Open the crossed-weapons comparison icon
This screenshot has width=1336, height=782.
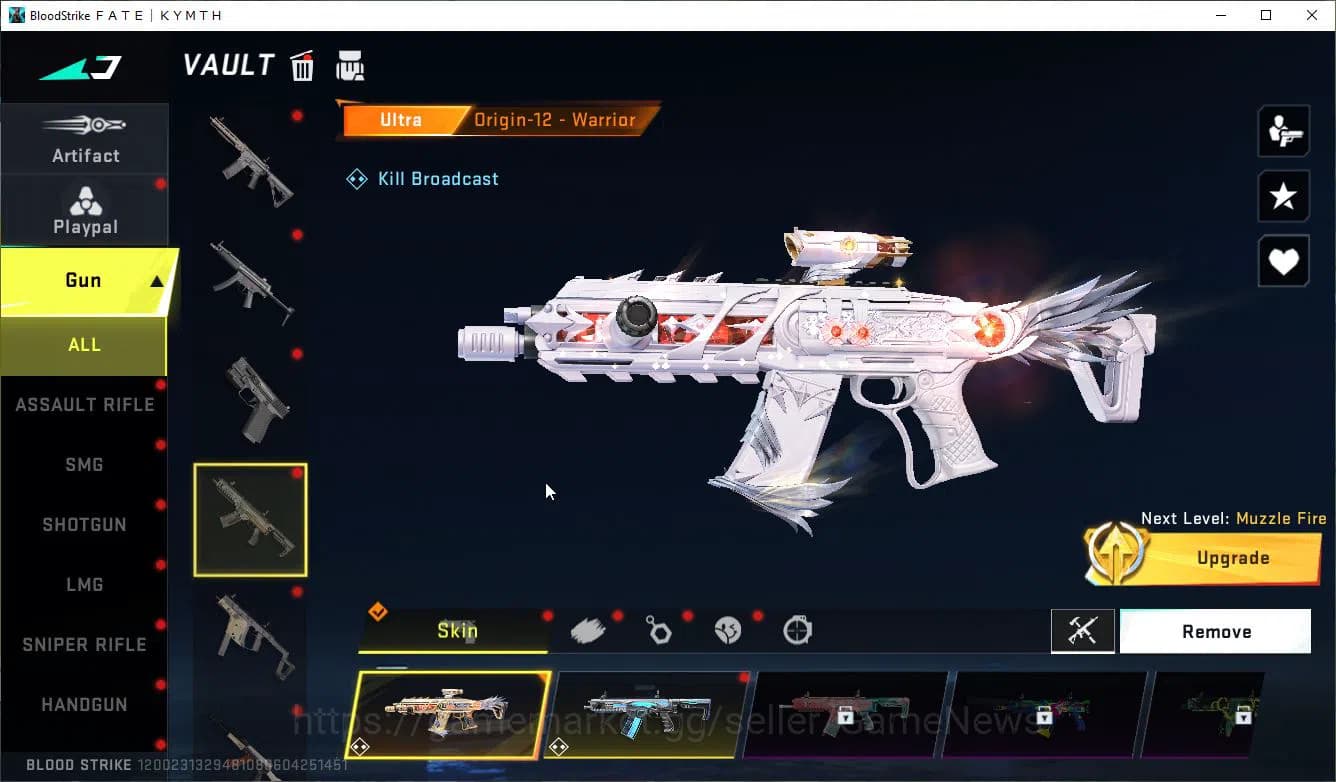[1083, 631]
